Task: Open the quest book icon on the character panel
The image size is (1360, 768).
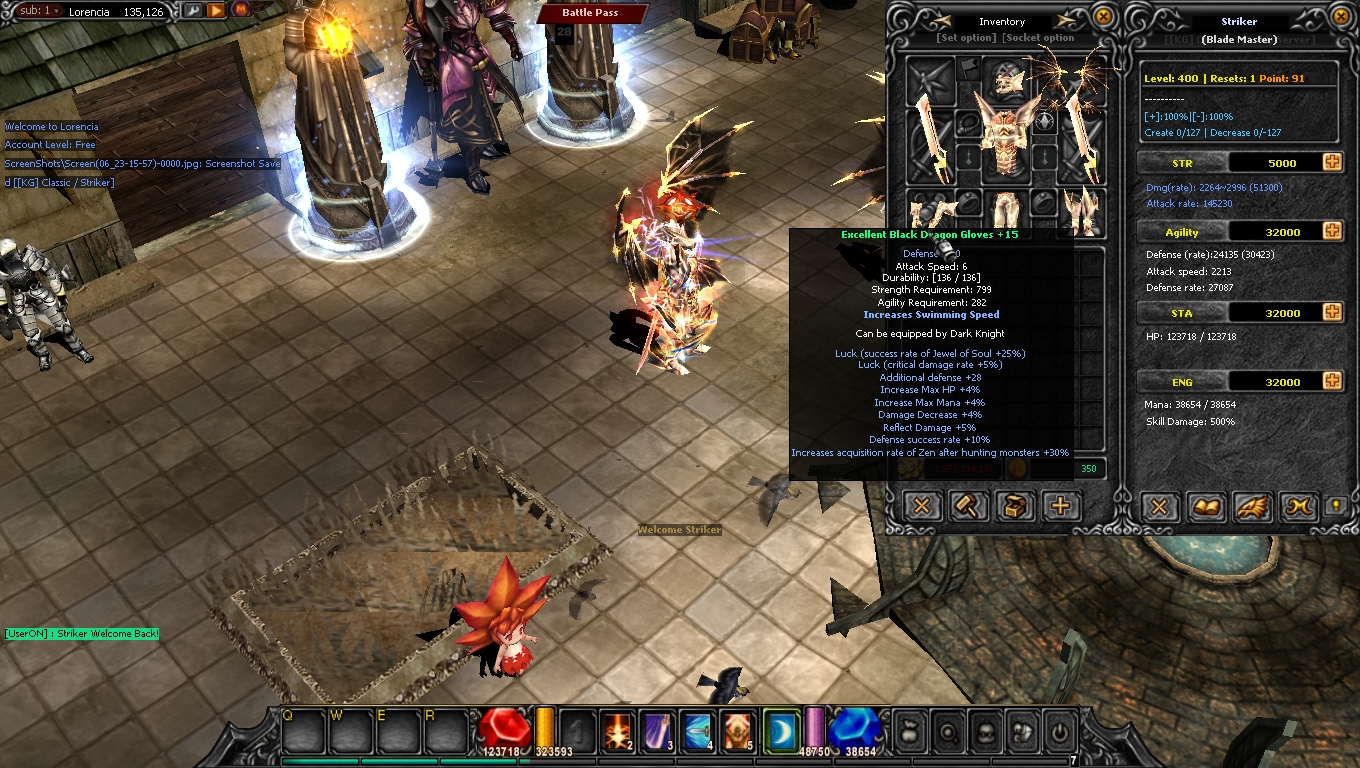Action: pyautogui.click(x=1206, y=507)
